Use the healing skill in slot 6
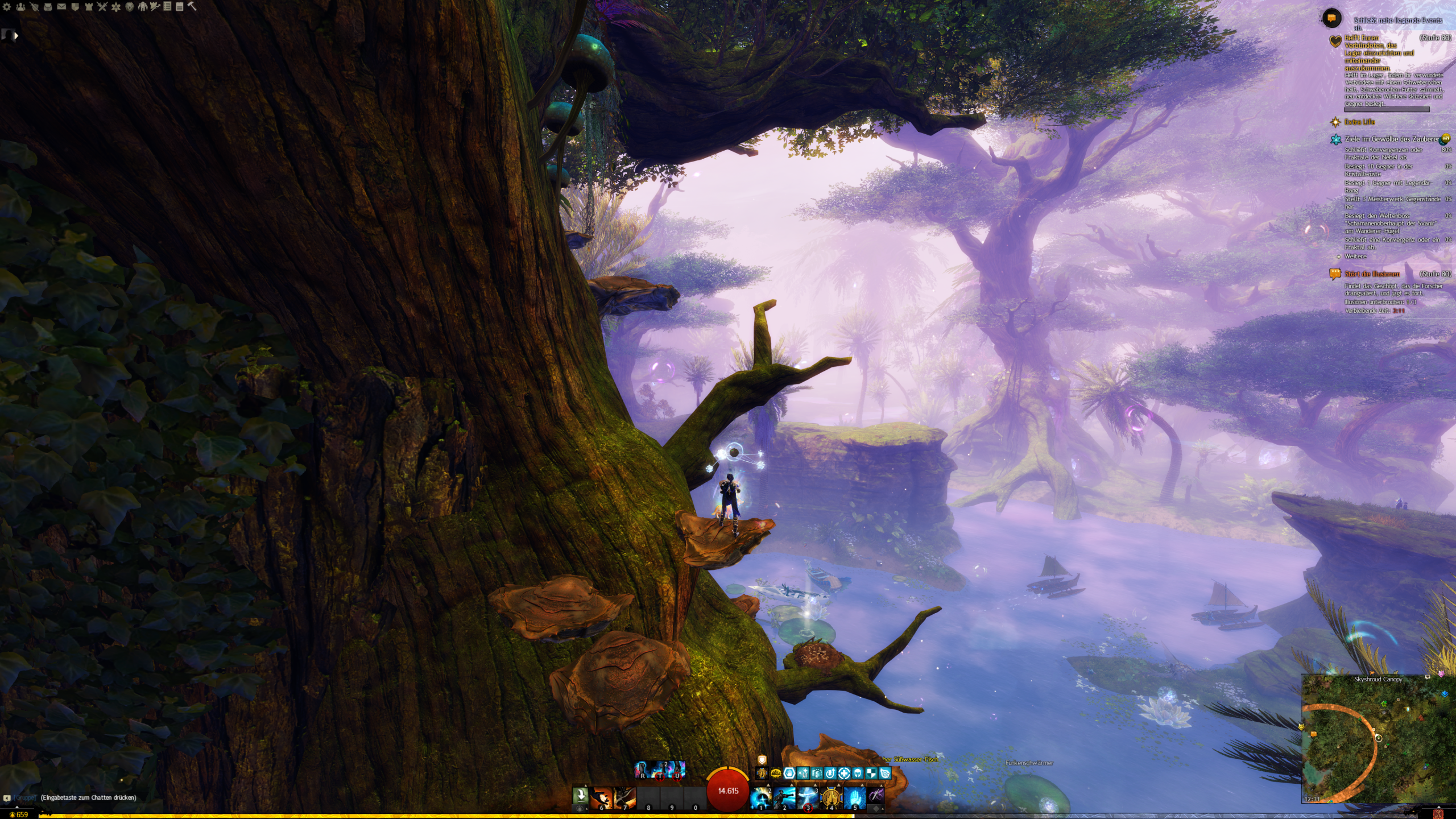1456x819 pixels. pos(601,798)
